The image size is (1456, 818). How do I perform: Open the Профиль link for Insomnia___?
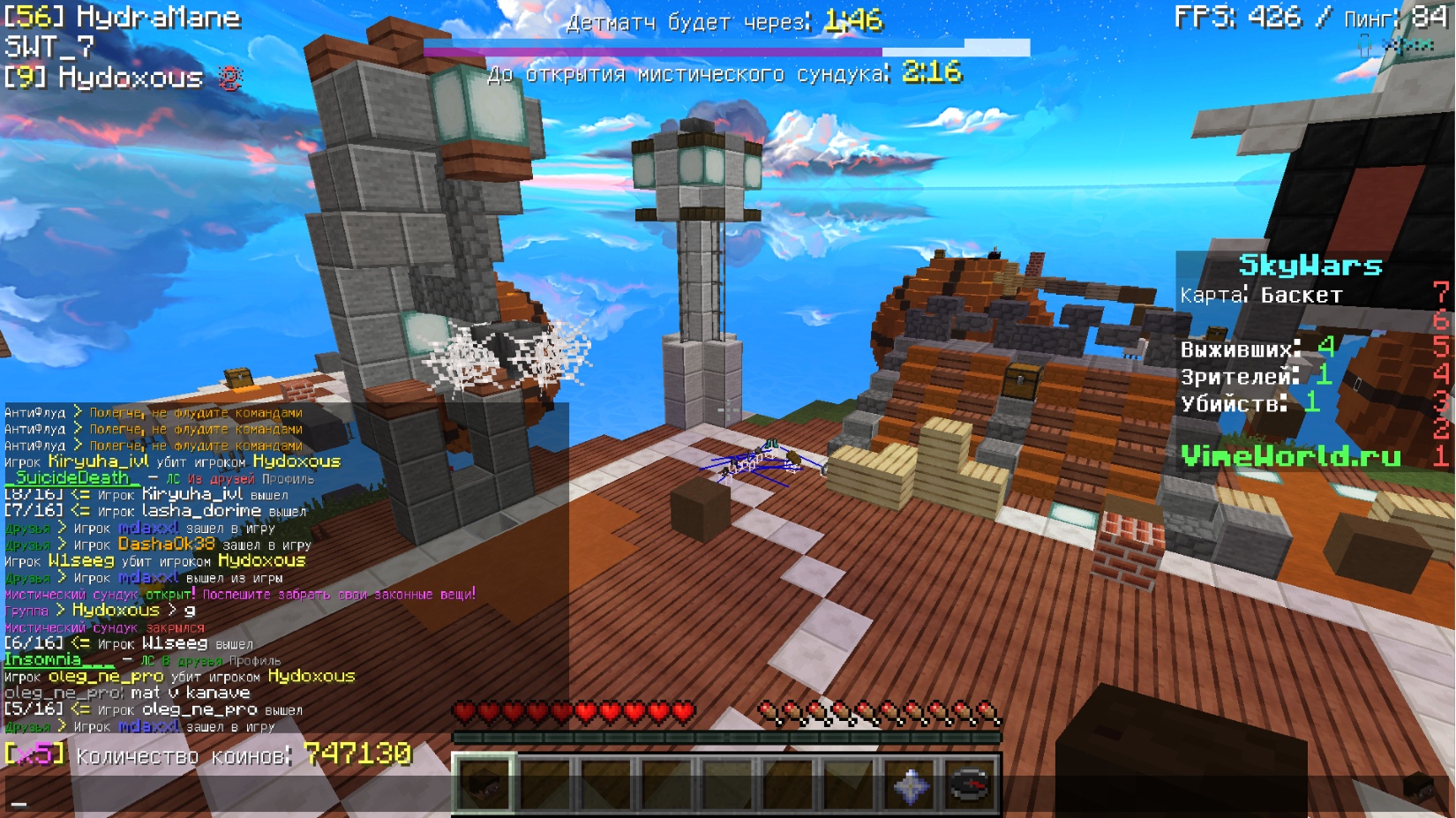255,661
